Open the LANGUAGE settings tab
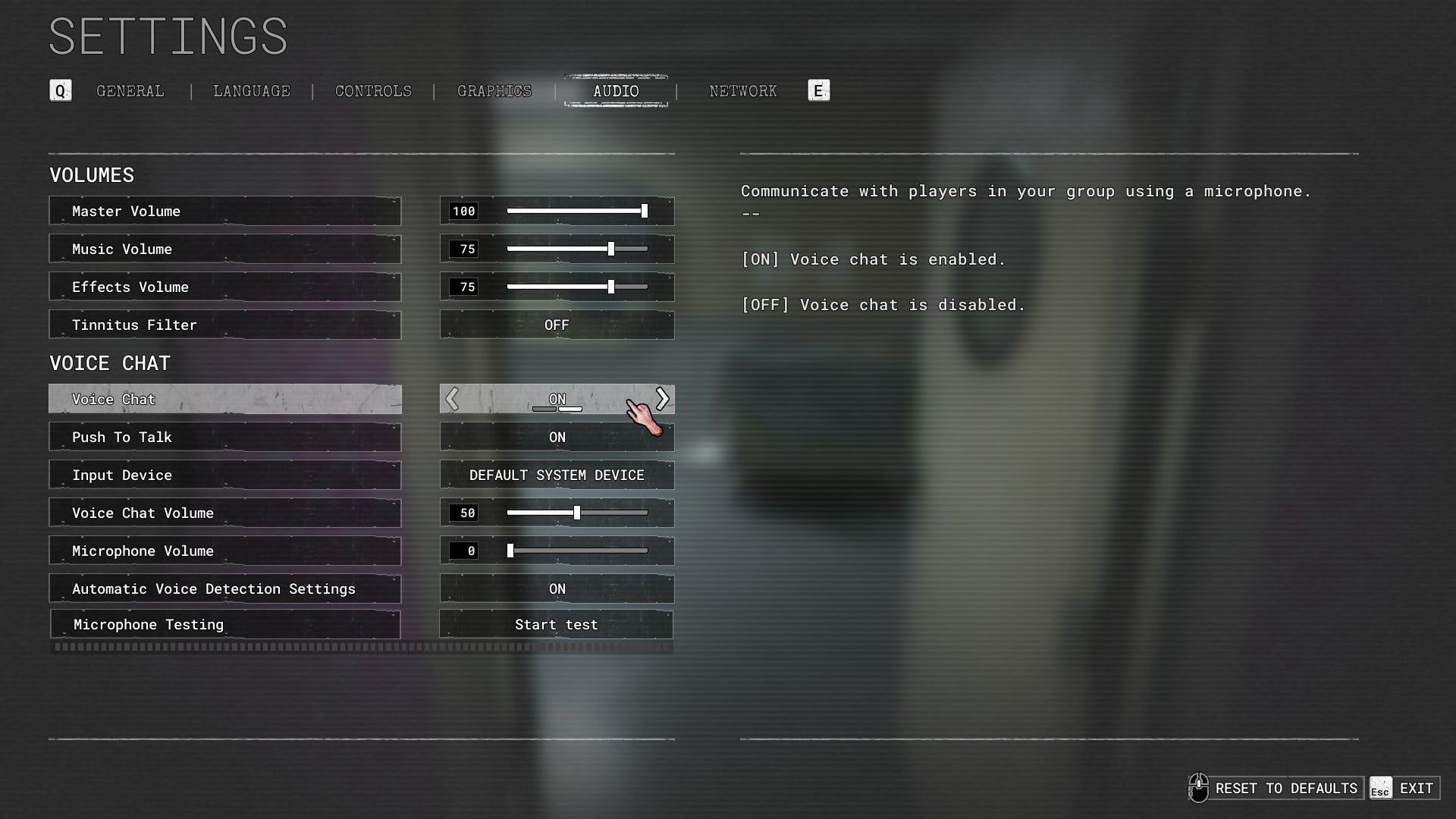 point(251,91)
